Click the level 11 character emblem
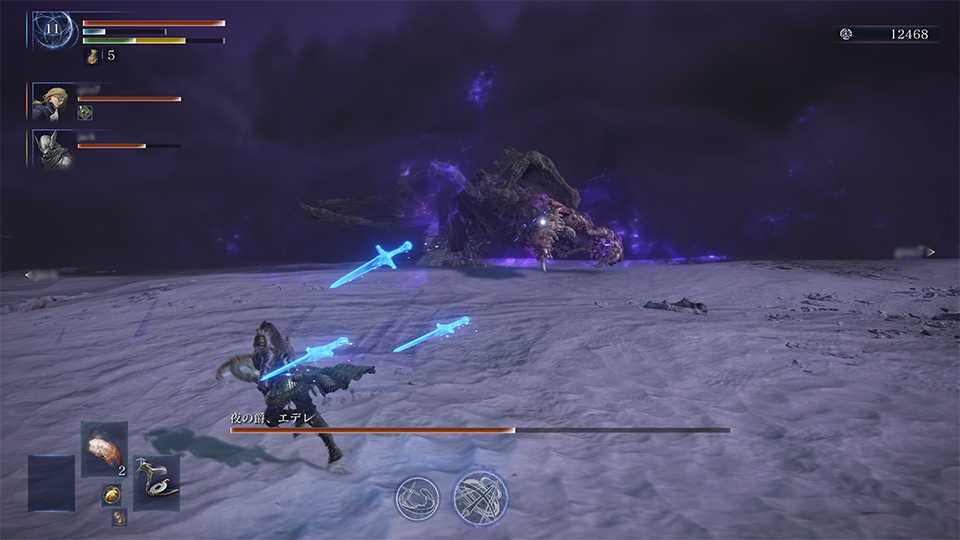Screen dimensions: 960x540 tap(52, 30)
